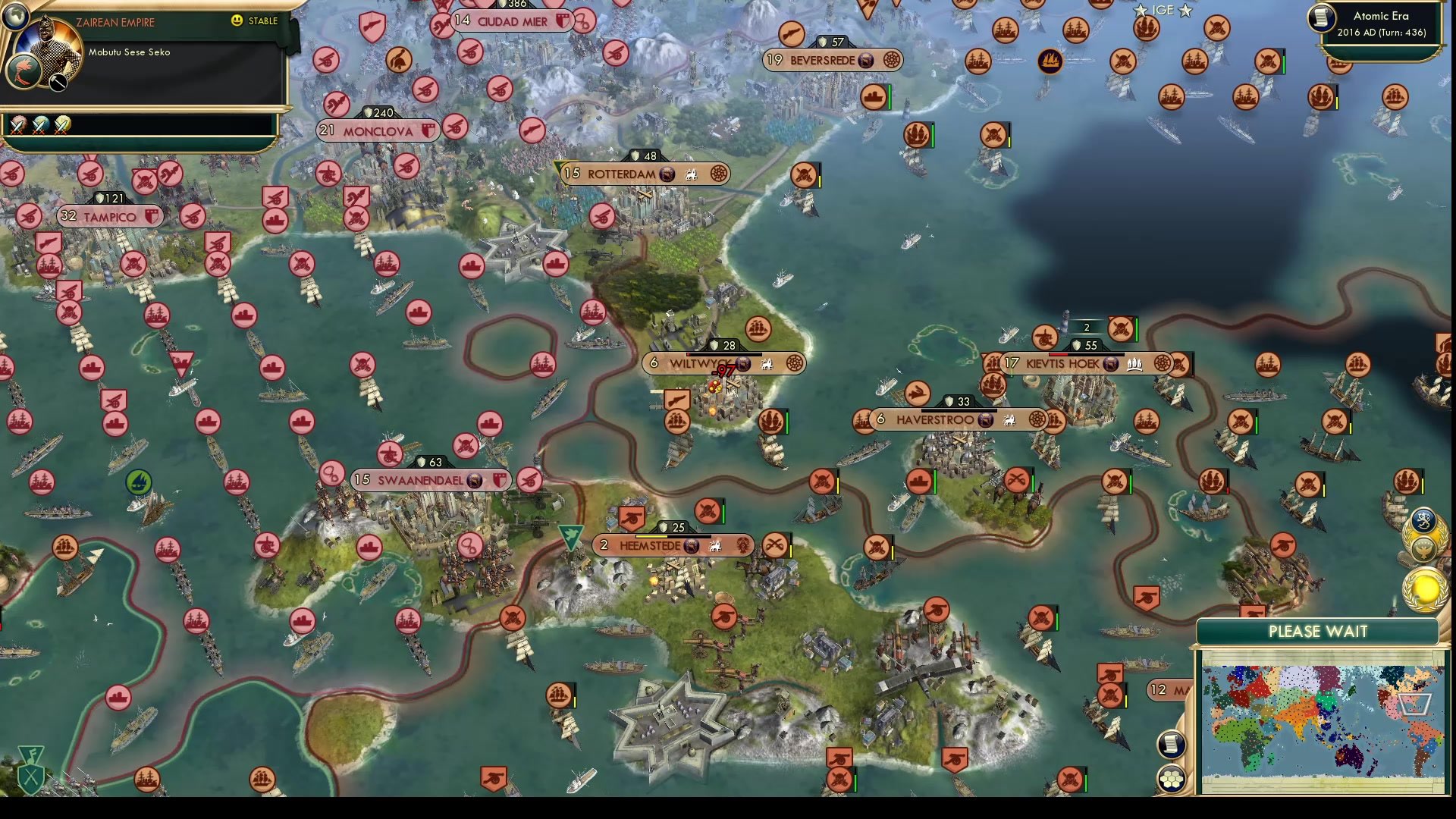
Task: Click the hammer icon beside the leader portrait
Action: pyautogui.click(x=58, y=83)
